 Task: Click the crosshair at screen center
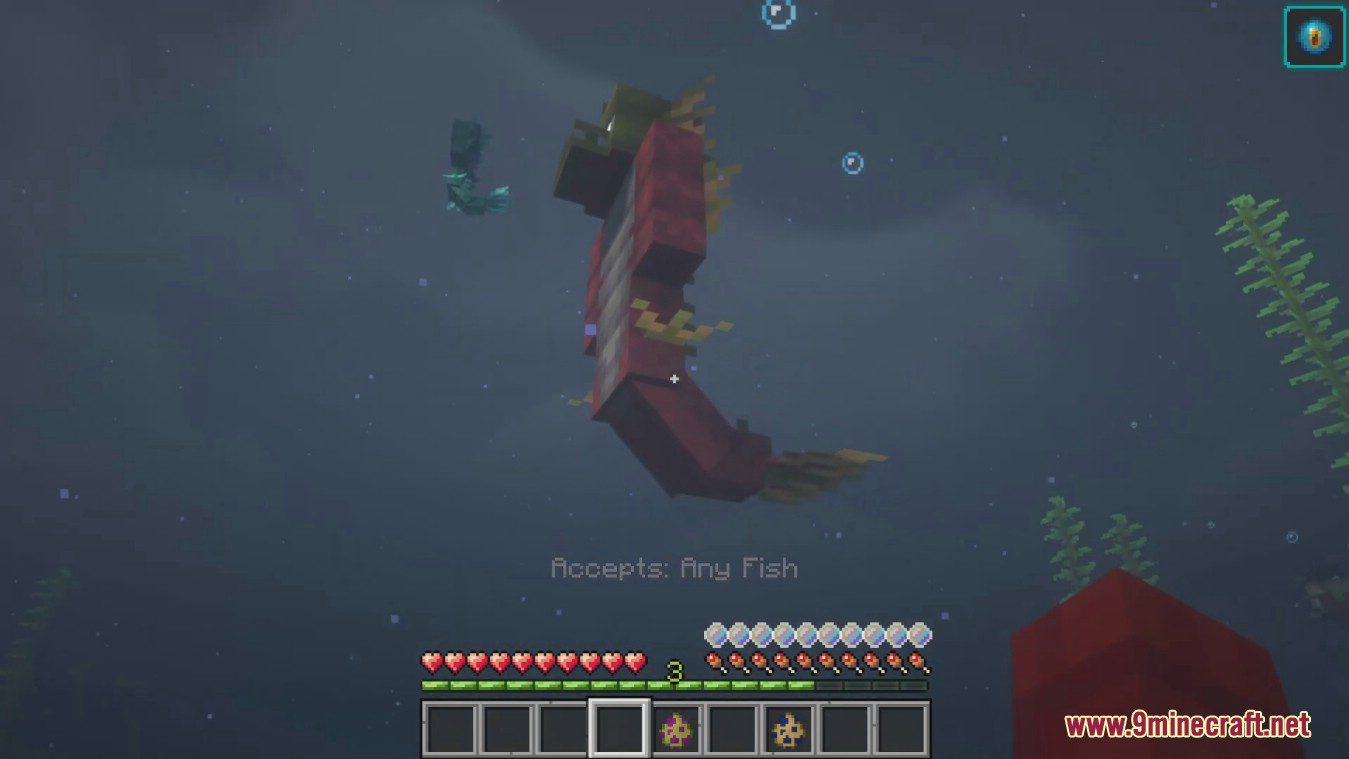tap(676, 379)
